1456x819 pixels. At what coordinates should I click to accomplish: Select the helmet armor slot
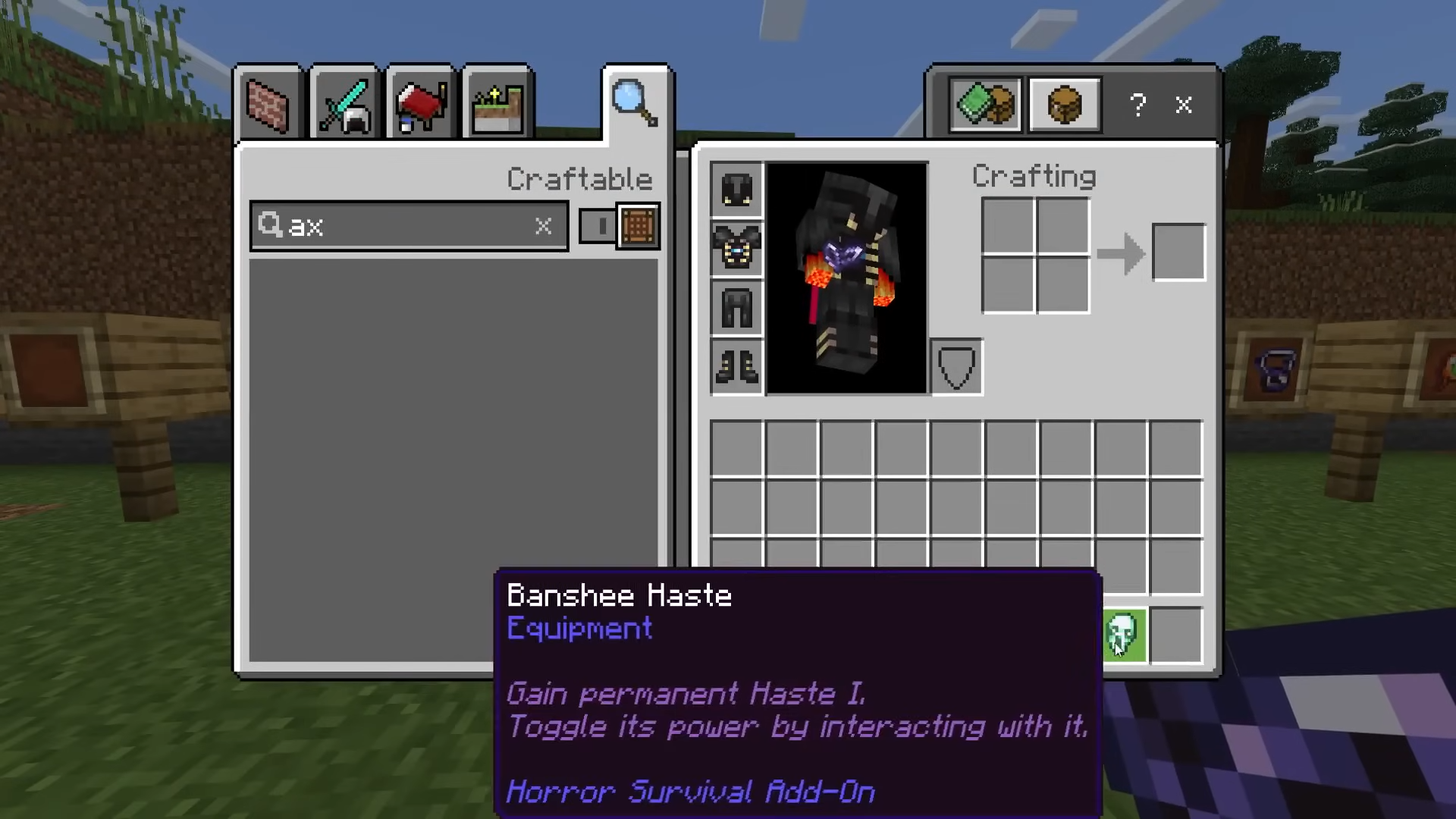point(736,189)
